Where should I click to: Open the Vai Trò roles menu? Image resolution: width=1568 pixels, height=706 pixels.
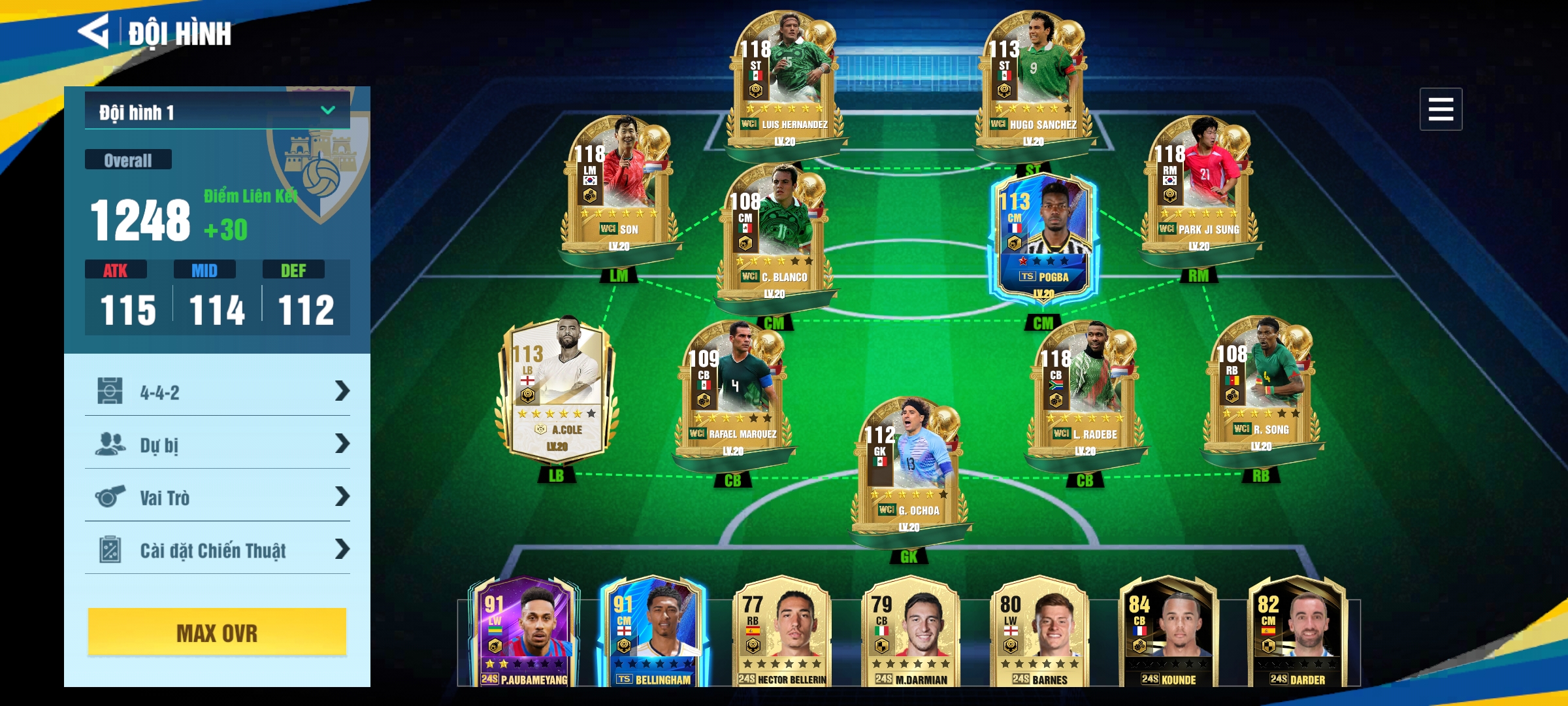(217, 497)
